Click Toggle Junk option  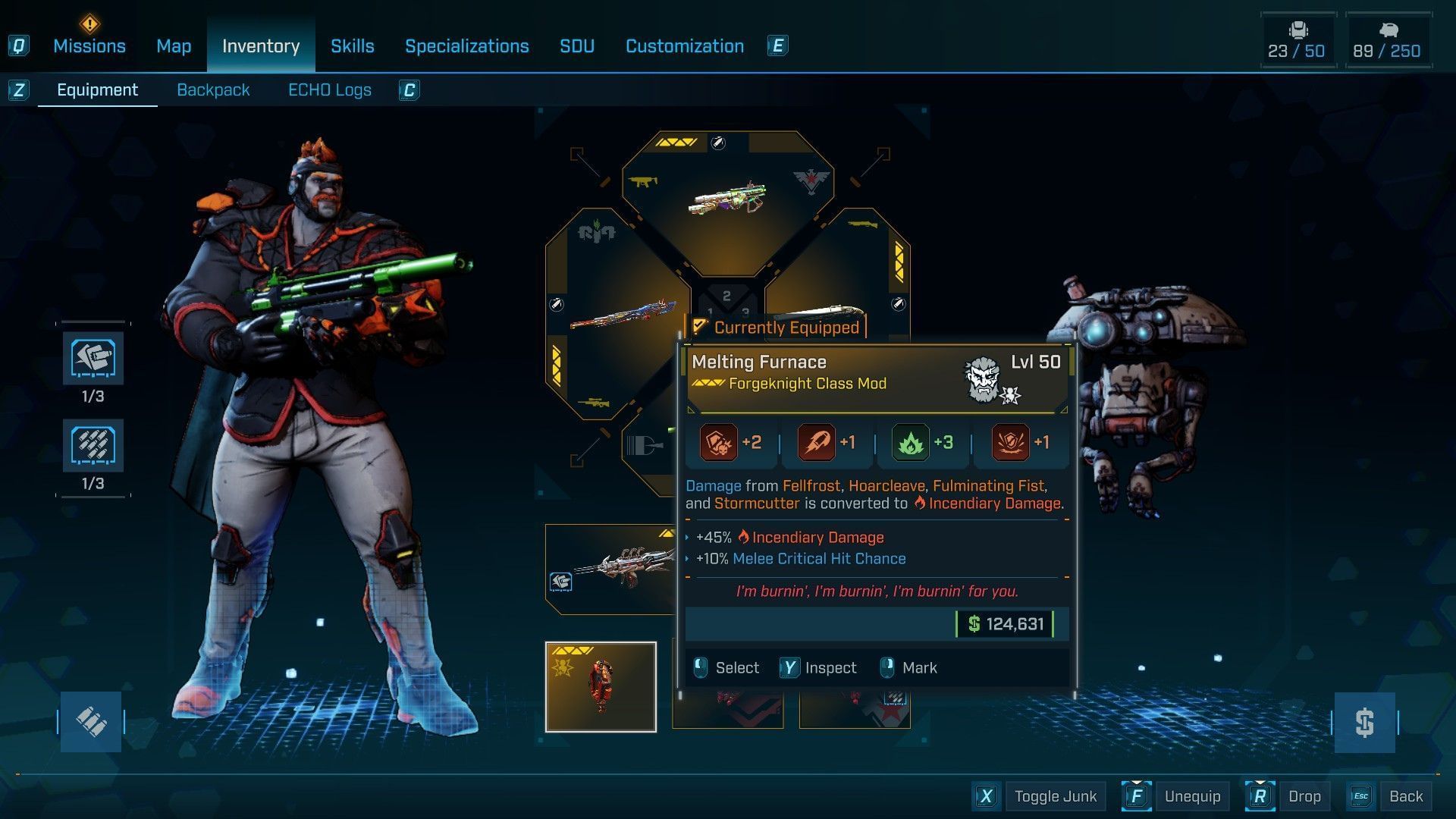click(1055, 796)
